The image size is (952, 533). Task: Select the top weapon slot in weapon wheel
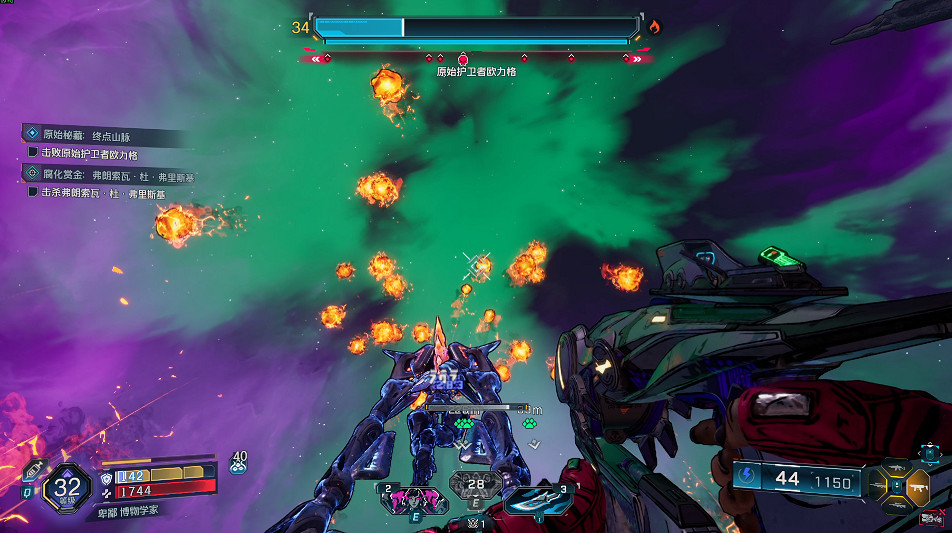coord(899,469)
